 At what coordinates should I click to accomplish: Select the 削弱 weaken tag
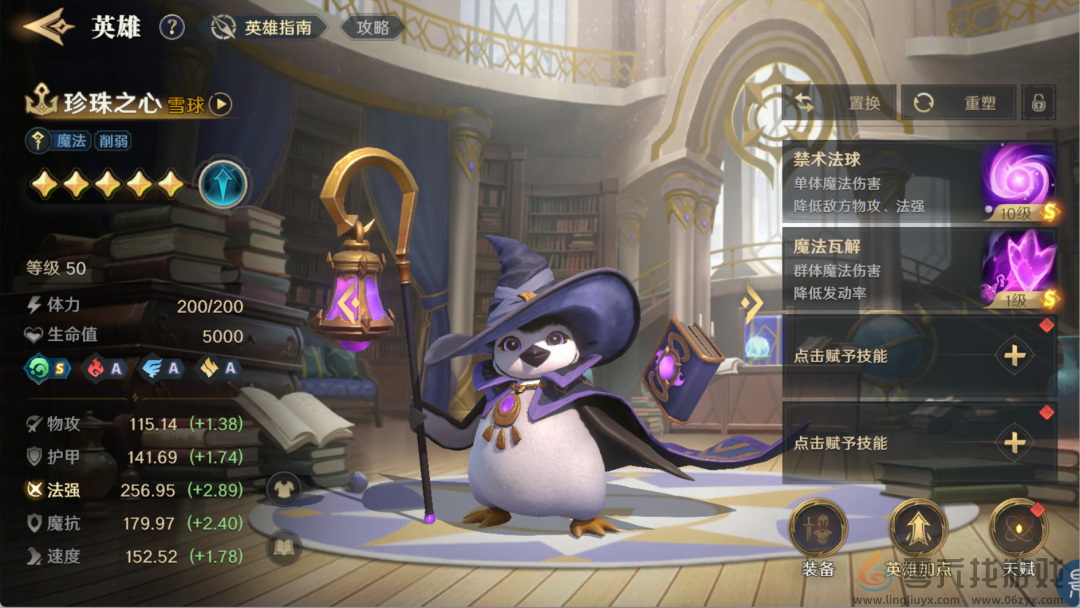[113, 141]
